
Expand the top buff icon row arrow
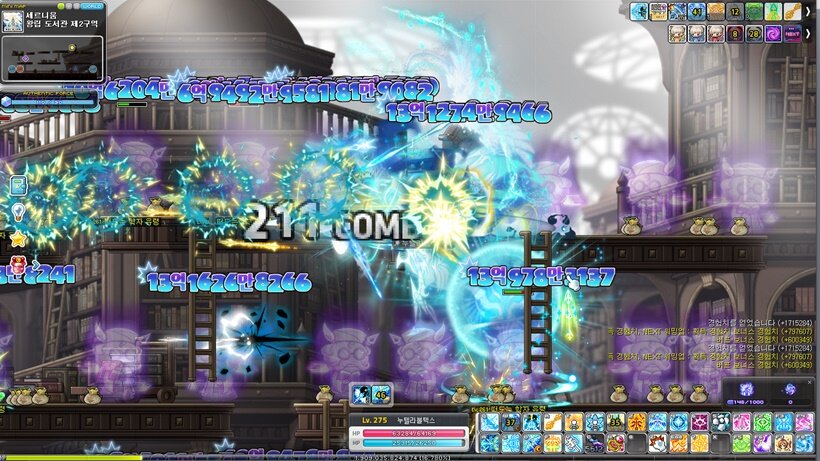pyautogui.click(x=808, y=12)
